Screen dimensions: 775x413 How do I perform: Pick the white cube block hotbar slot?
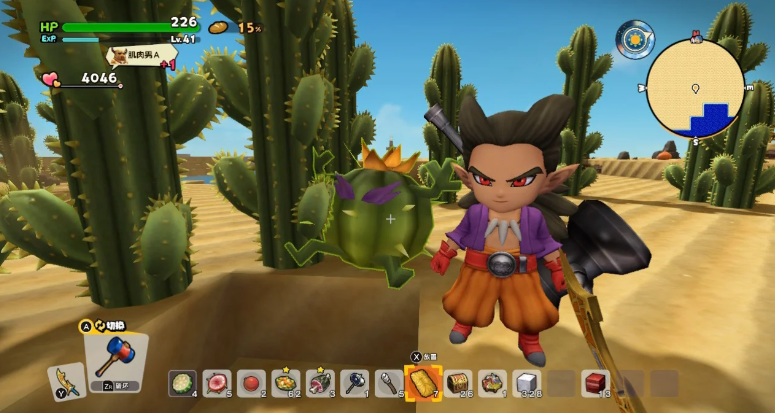click(x=527, y=381)
